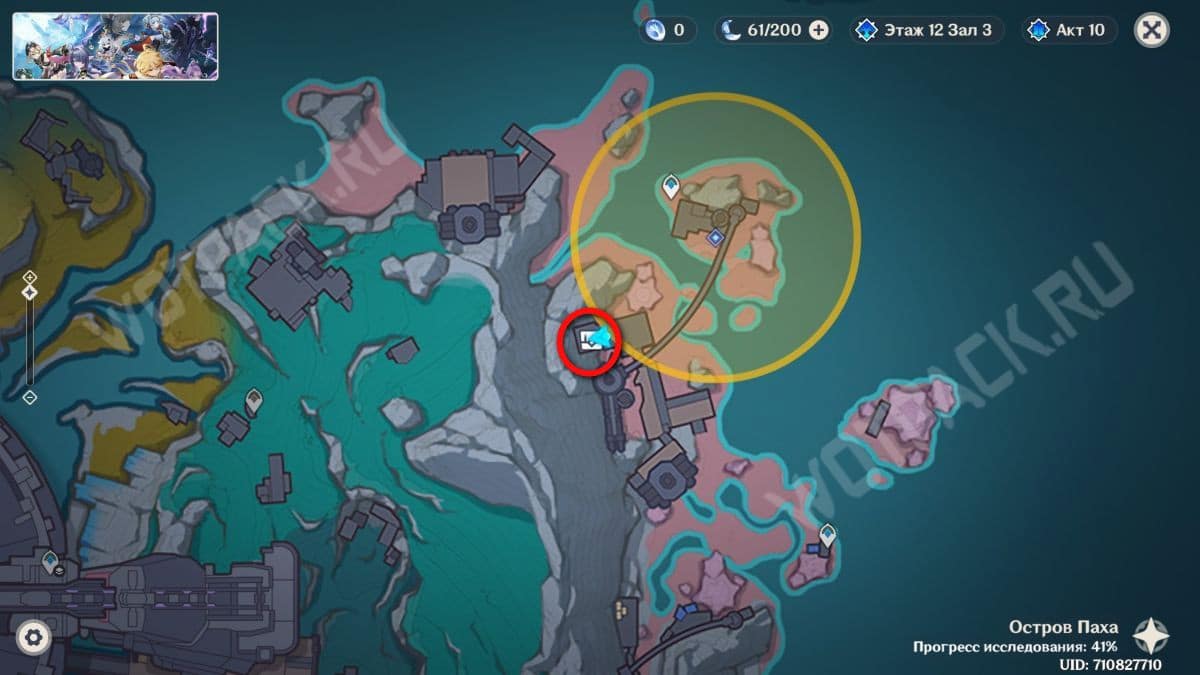
Task: Open the Этаж 12 Зал 3 abyss shortcut
Action: (x=922, y=30)
